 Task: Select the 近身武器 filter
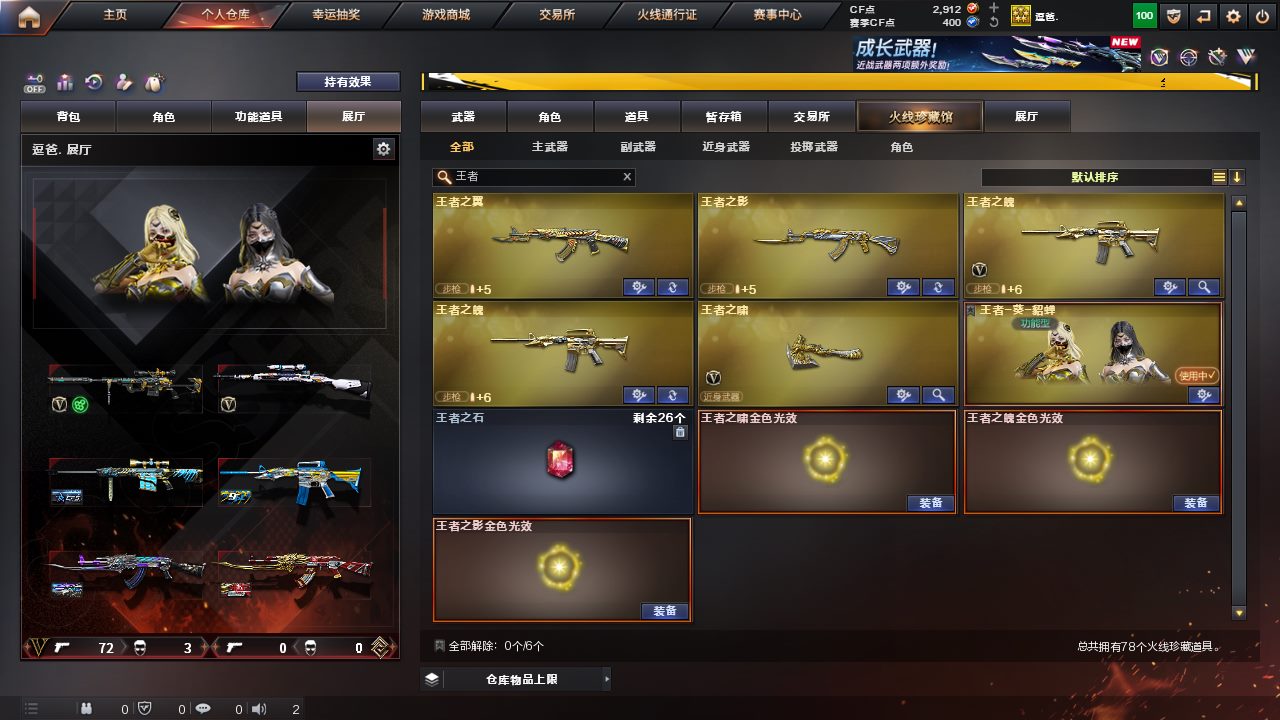tap(725, 147)
